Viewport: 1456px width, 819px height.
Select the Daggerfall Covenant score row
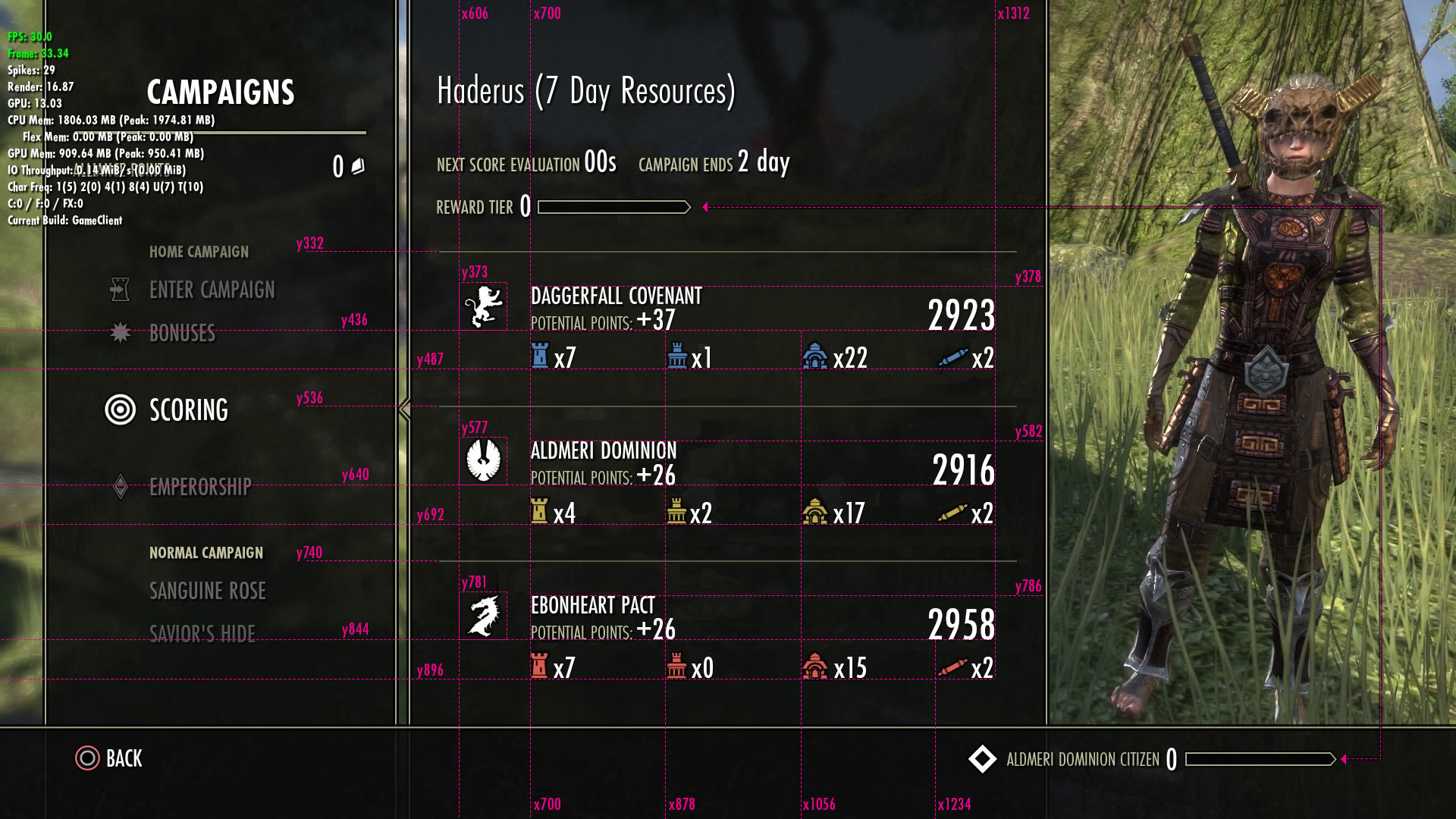click(x=726, y=326)
